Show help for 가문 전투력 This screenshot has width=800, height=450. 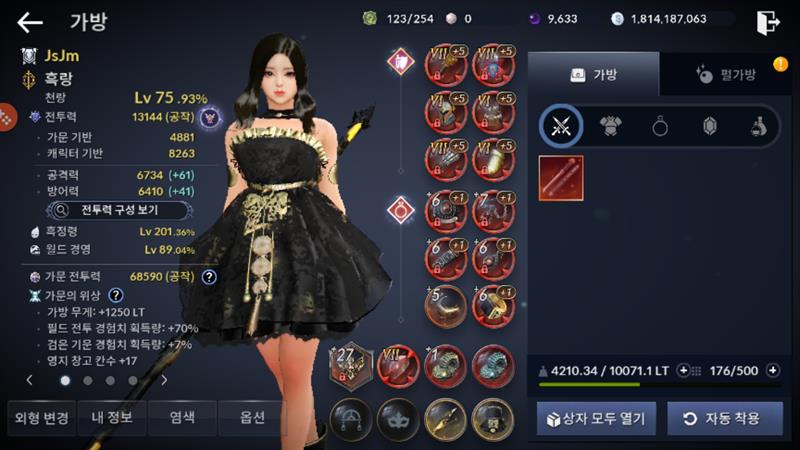pyautogui.click(x=209, y=277)
